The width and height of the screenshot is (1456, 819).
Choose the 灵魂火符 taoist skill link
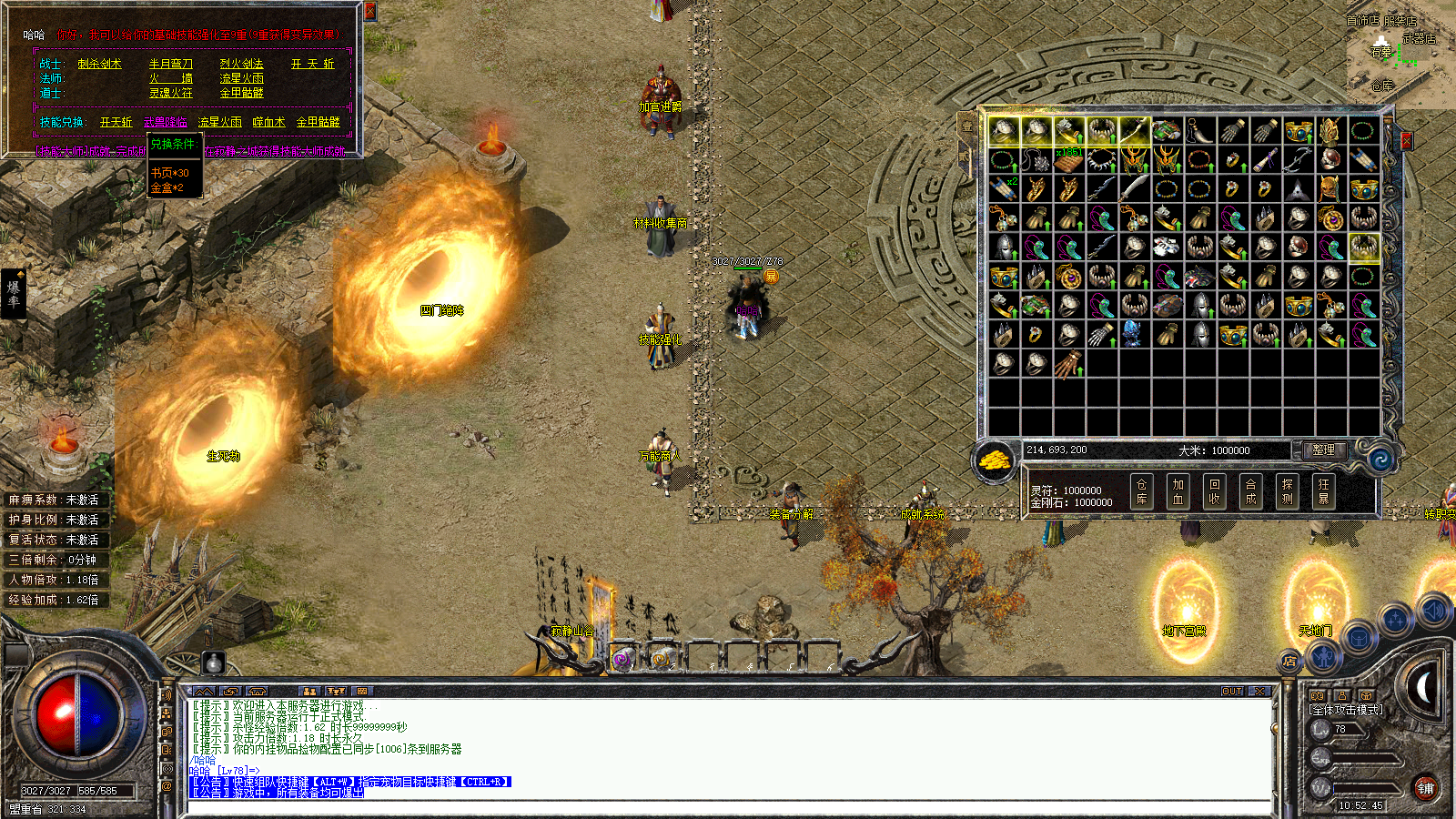[171, 93]
